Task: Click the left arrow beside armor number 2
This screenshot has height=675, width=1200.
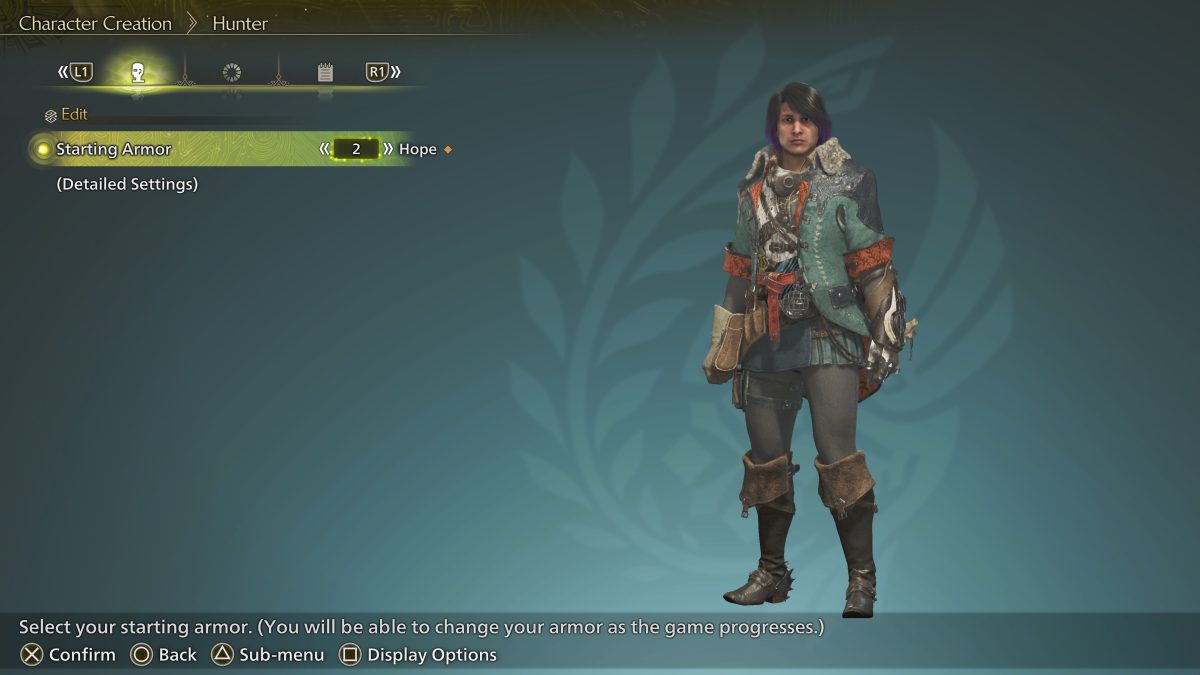Action: click(324, 149)
